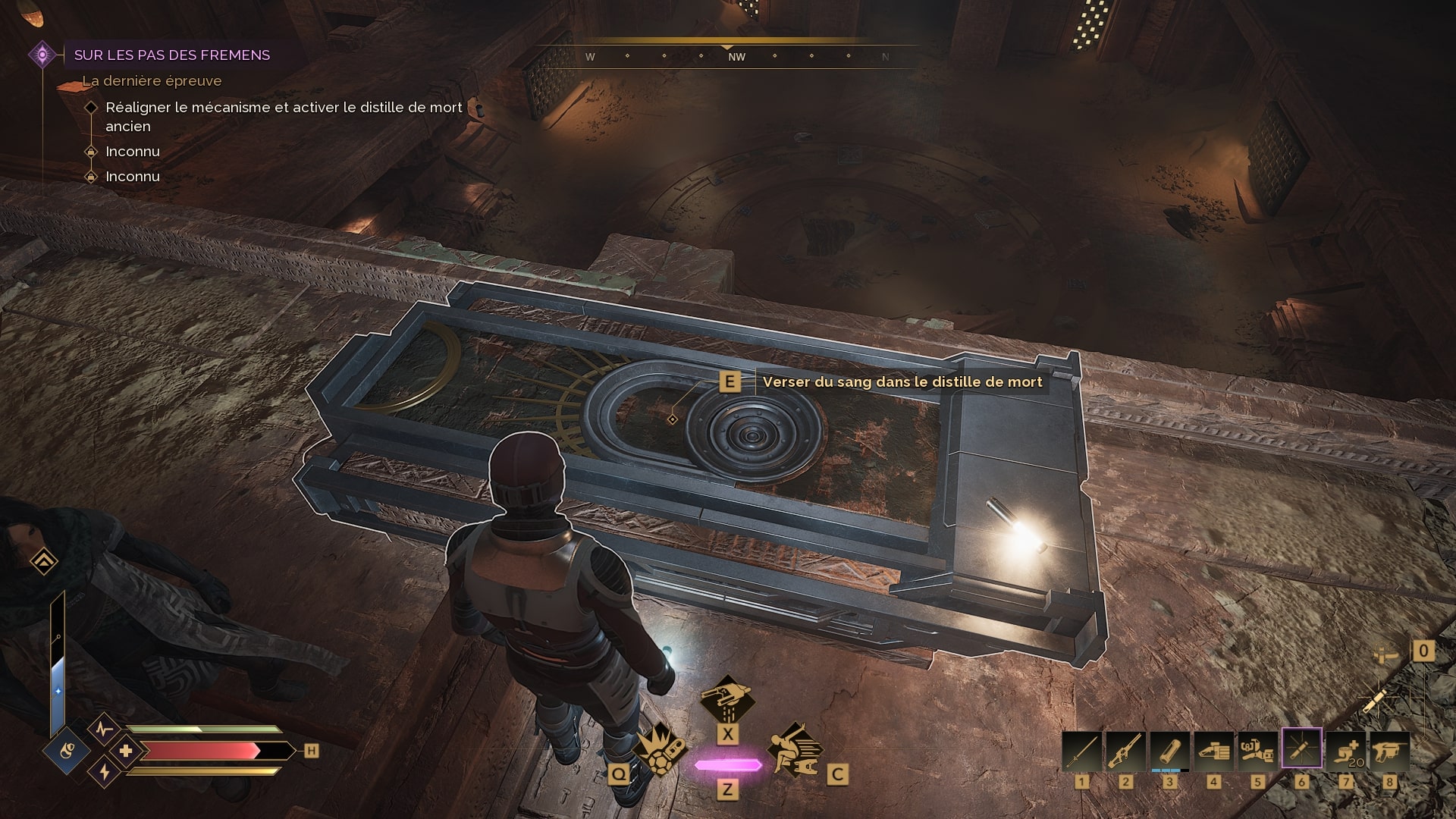1456x819 pixels.
Task: Use the bandage stack of 20
Action: click(x=1345, y=751)
